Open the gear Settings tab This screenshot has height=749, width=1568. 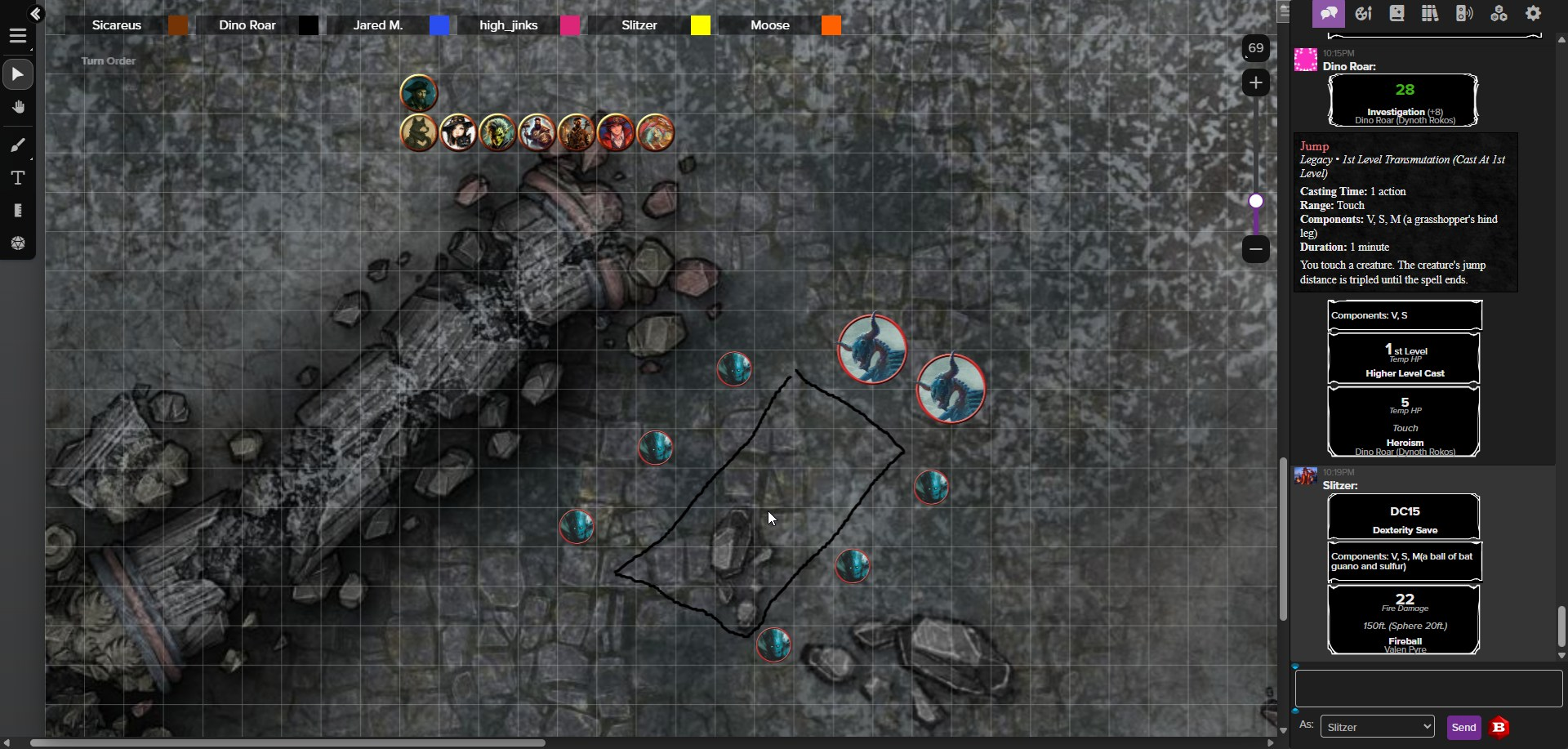tap(1533, 13)
